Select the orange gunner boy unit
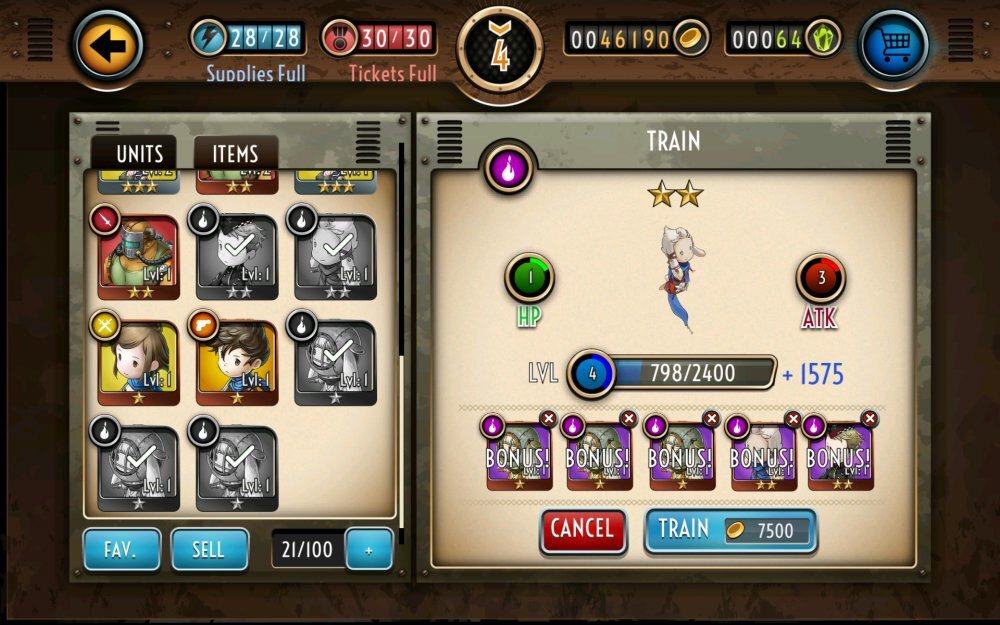The width and height of the screenshot is (1000, 625). coord(236,362)
